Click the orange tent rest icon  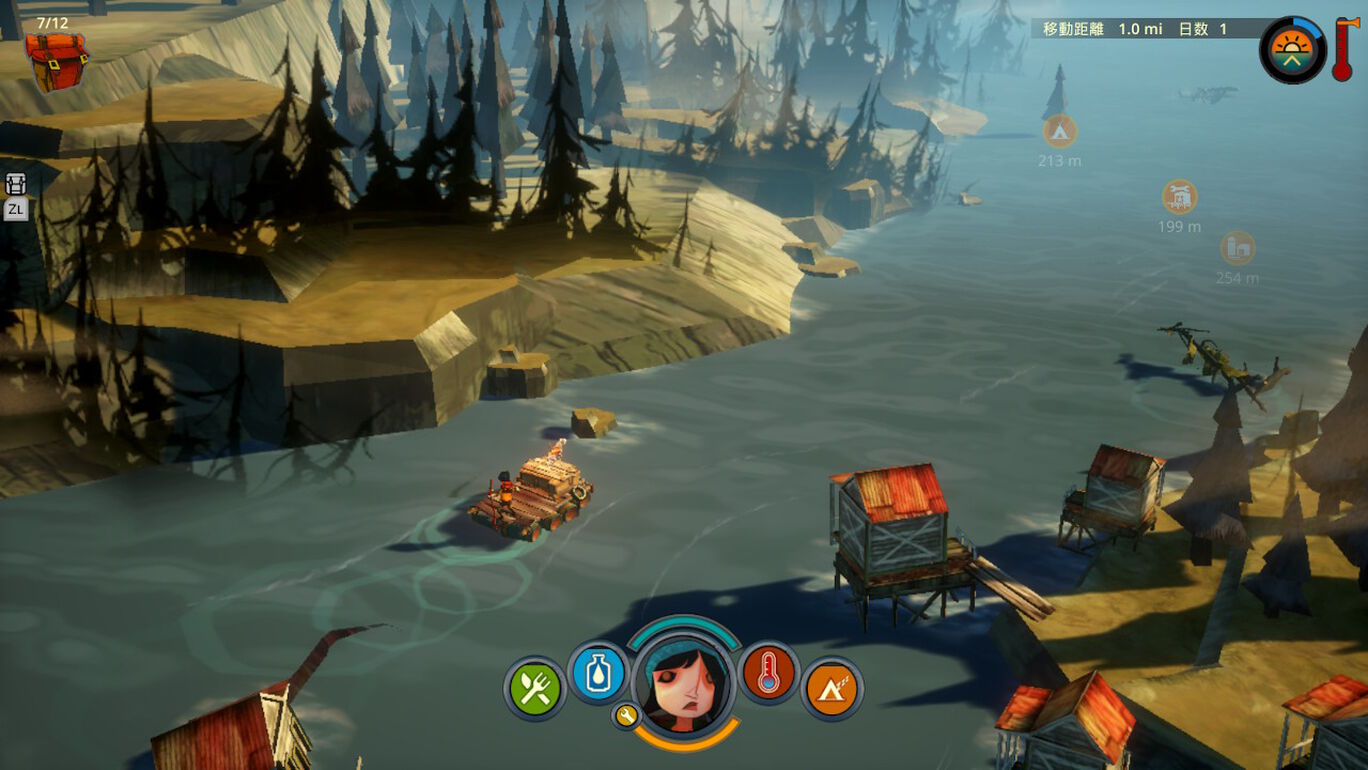(831, 688)
